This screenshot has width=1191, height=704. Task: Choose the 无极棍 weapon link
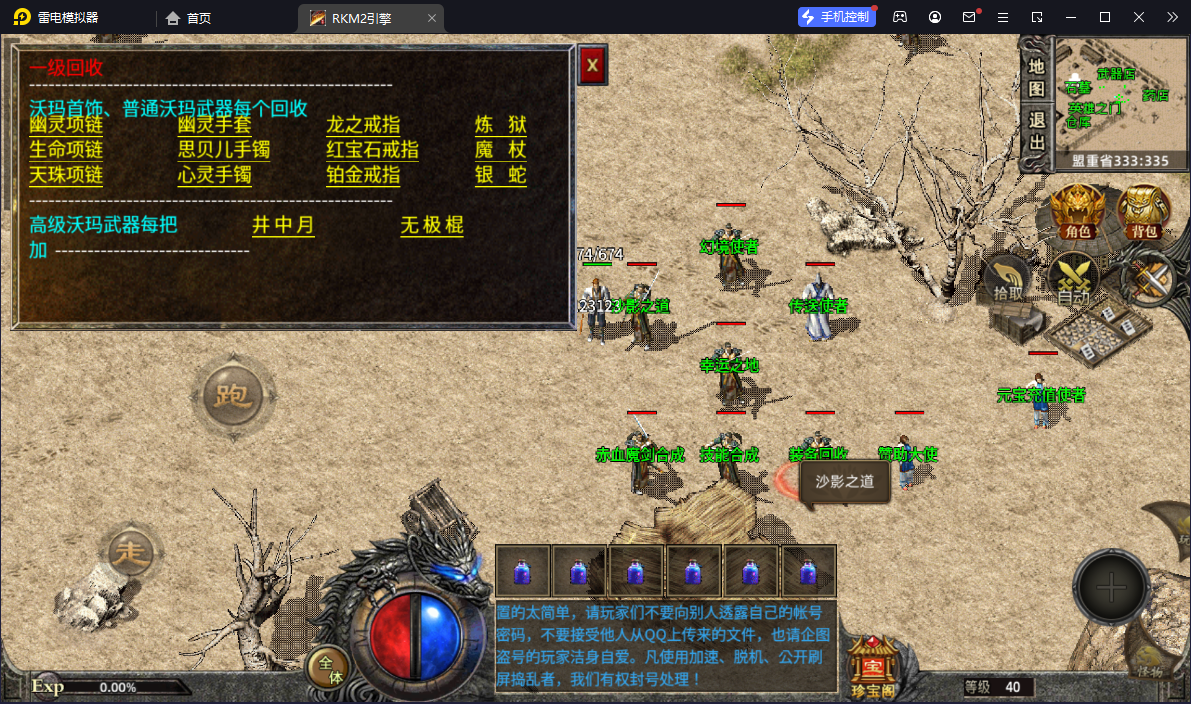pyautogui.click(x=432, y=225)
